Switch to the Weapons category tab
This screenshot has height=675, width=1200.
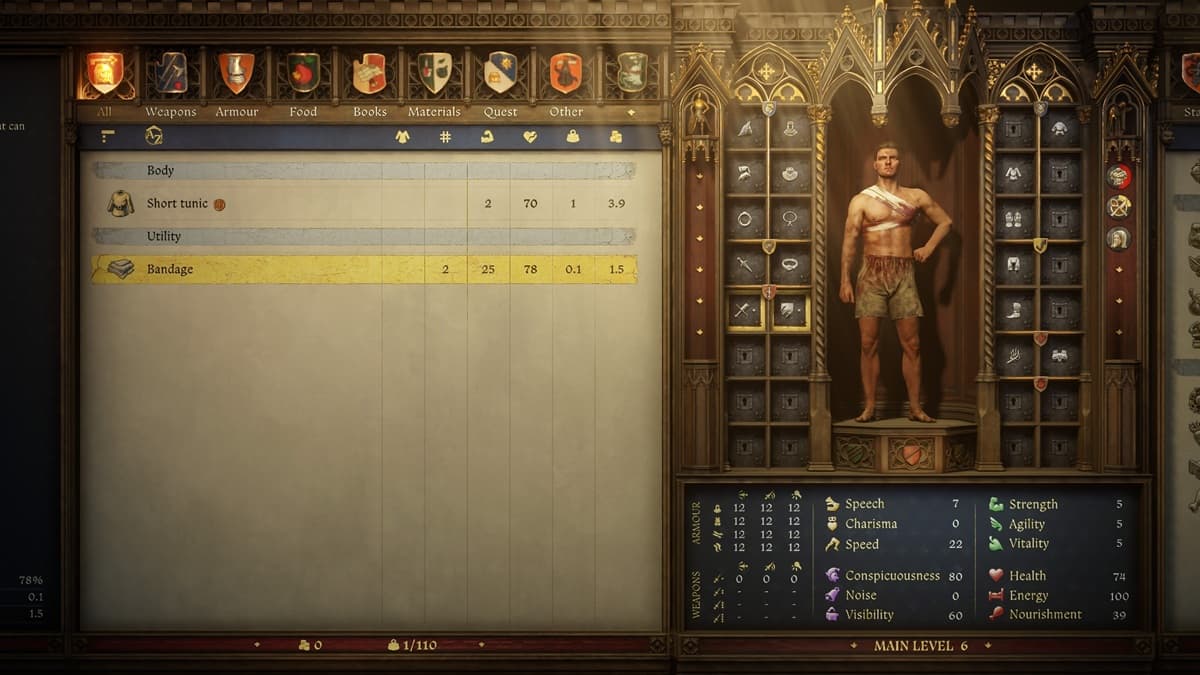171,75
